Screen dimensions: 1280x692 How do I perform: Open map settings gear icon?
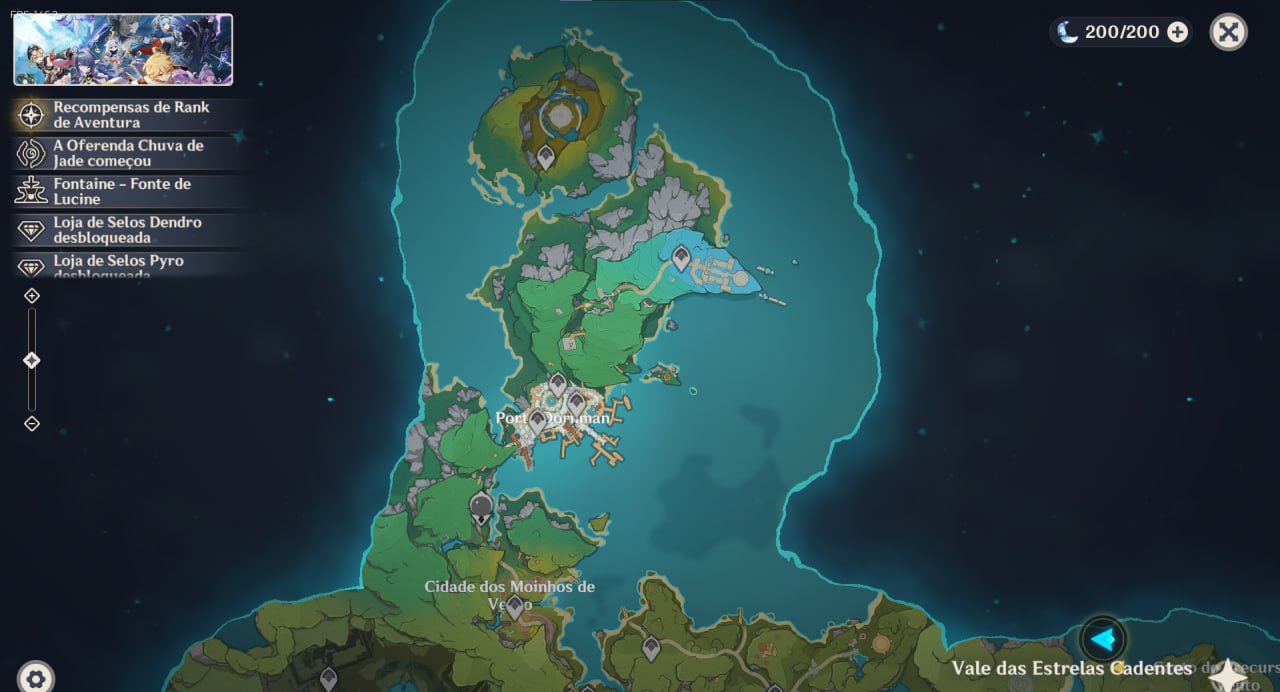click(x=36, y=679)
